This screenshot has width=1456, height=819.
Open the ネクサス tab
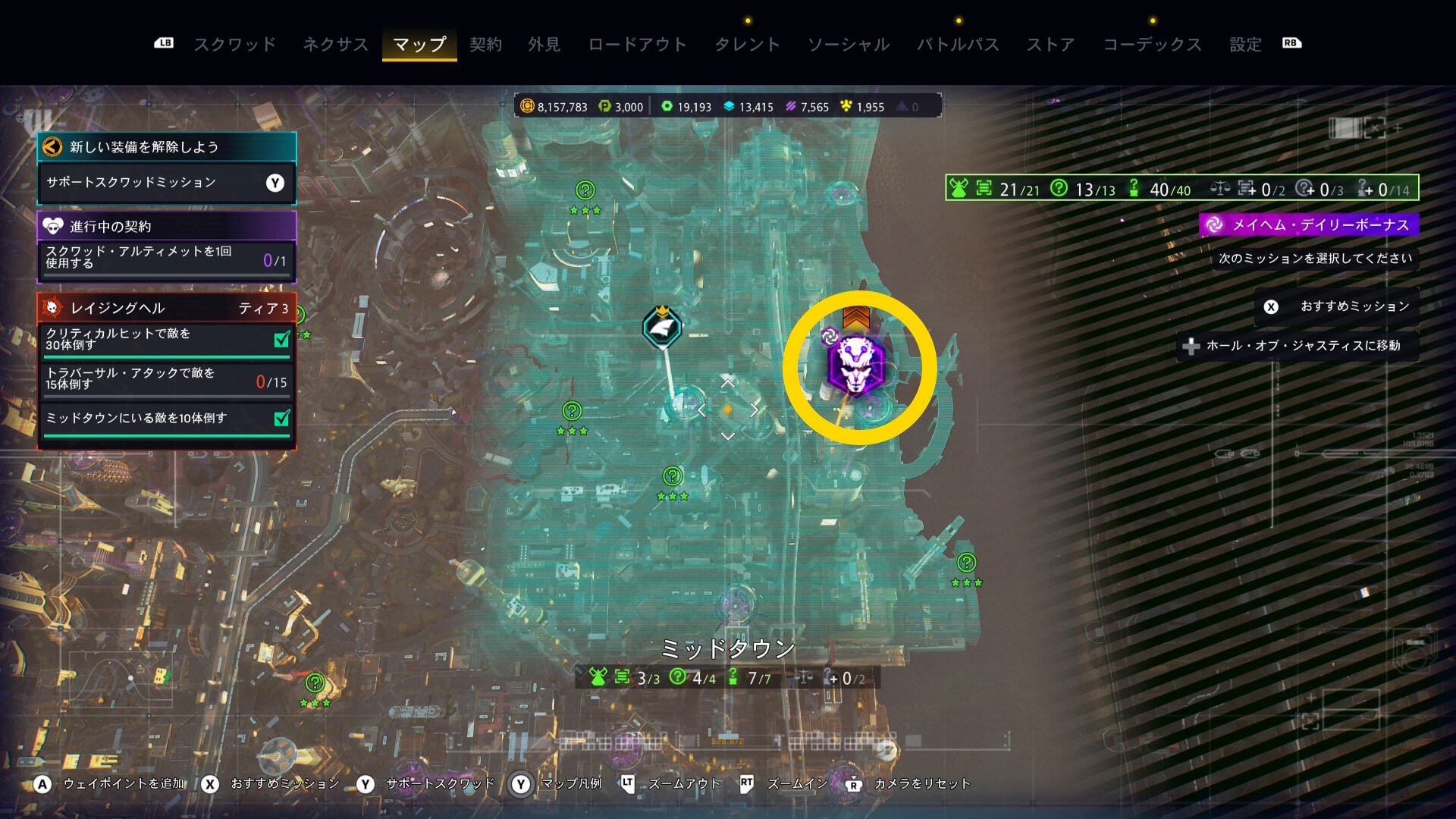tap(335, 45)
